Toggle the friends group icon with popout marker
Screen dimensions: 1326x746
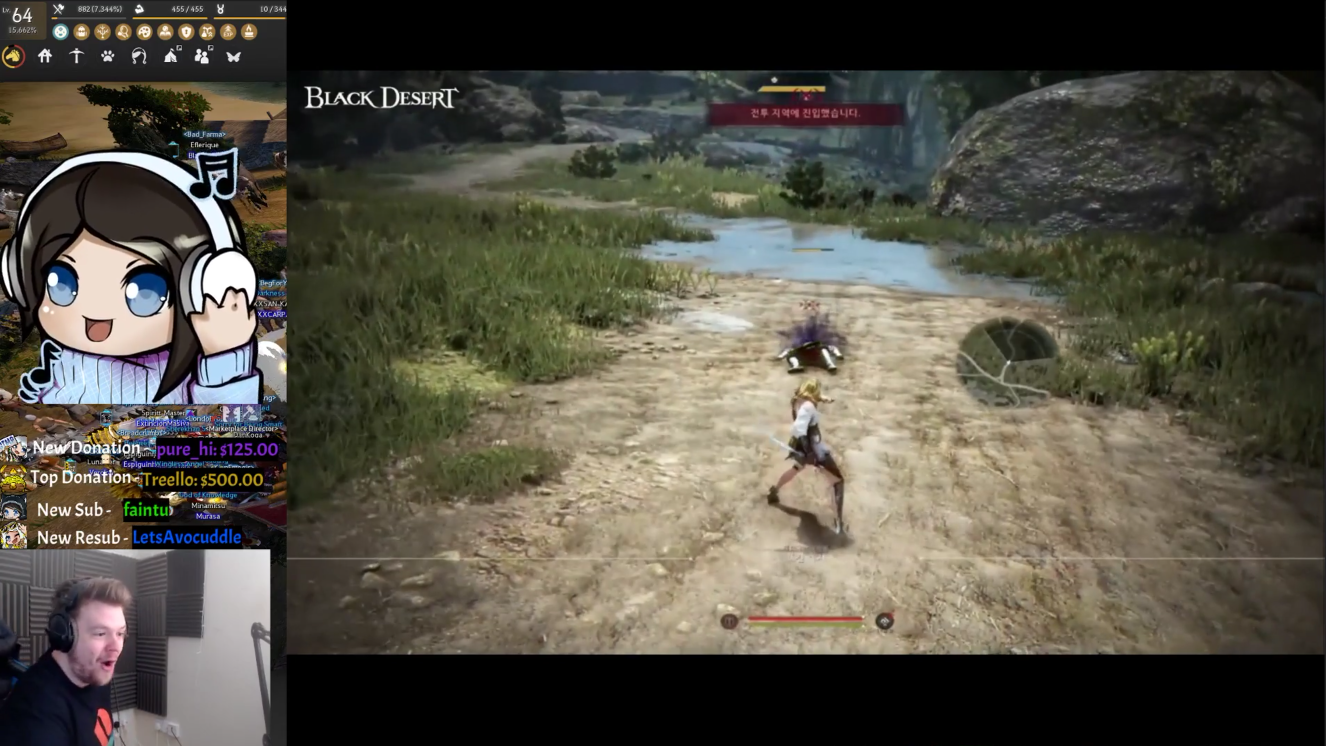point(203,55)
